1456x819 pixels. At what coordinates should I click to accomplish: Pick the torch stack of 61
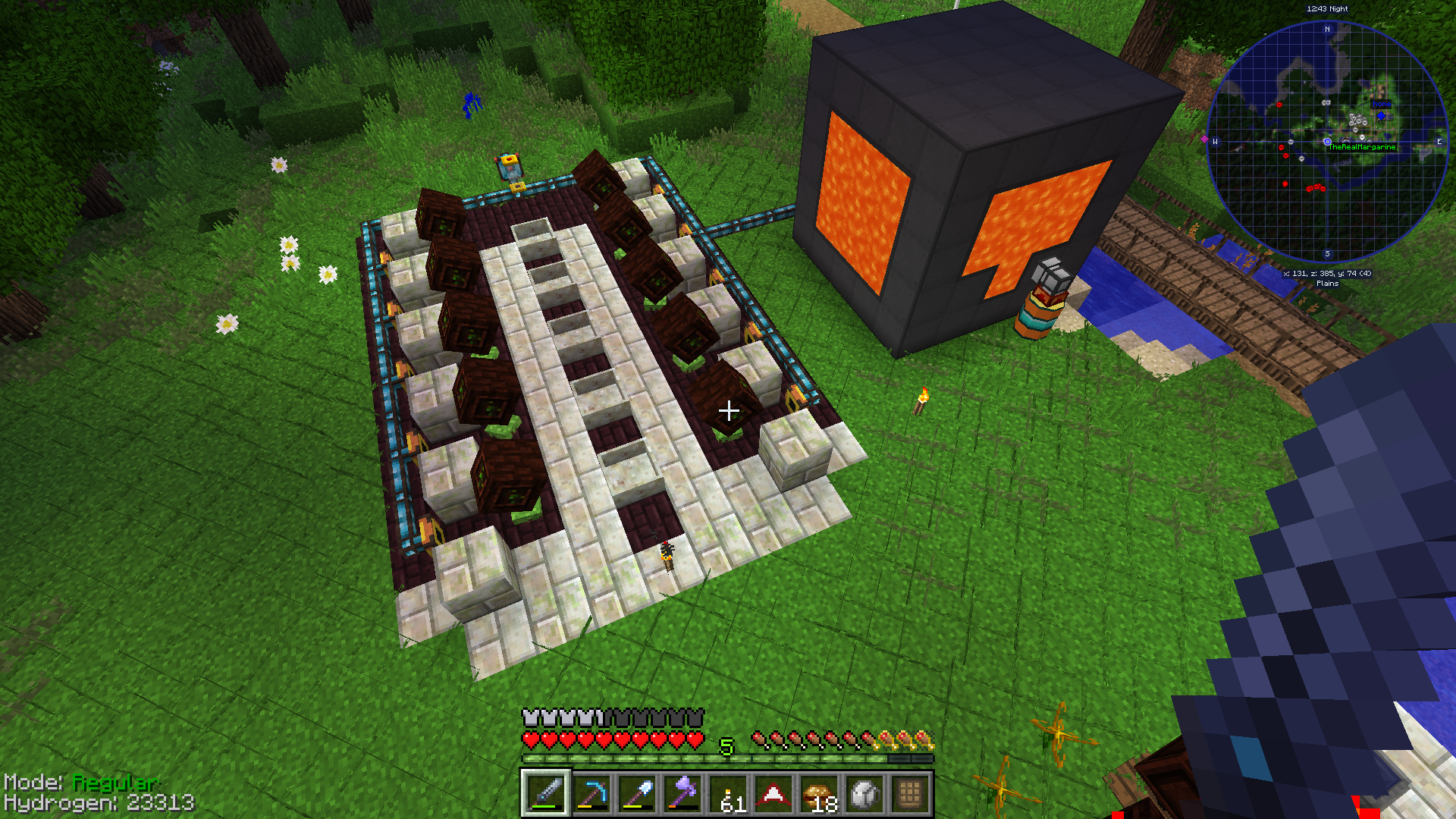(x=727, y=794)
